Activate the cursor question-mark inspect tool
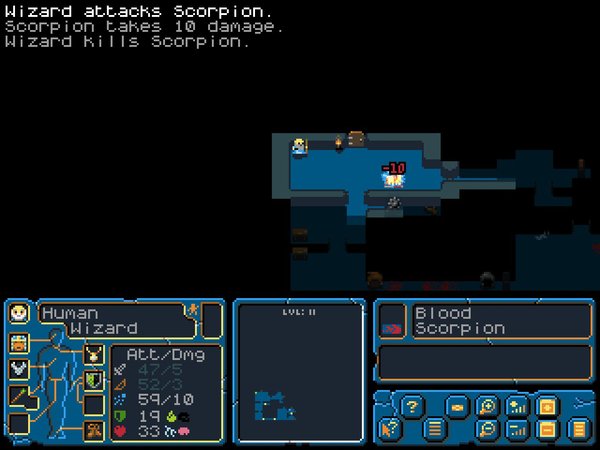 click(386, 430)
